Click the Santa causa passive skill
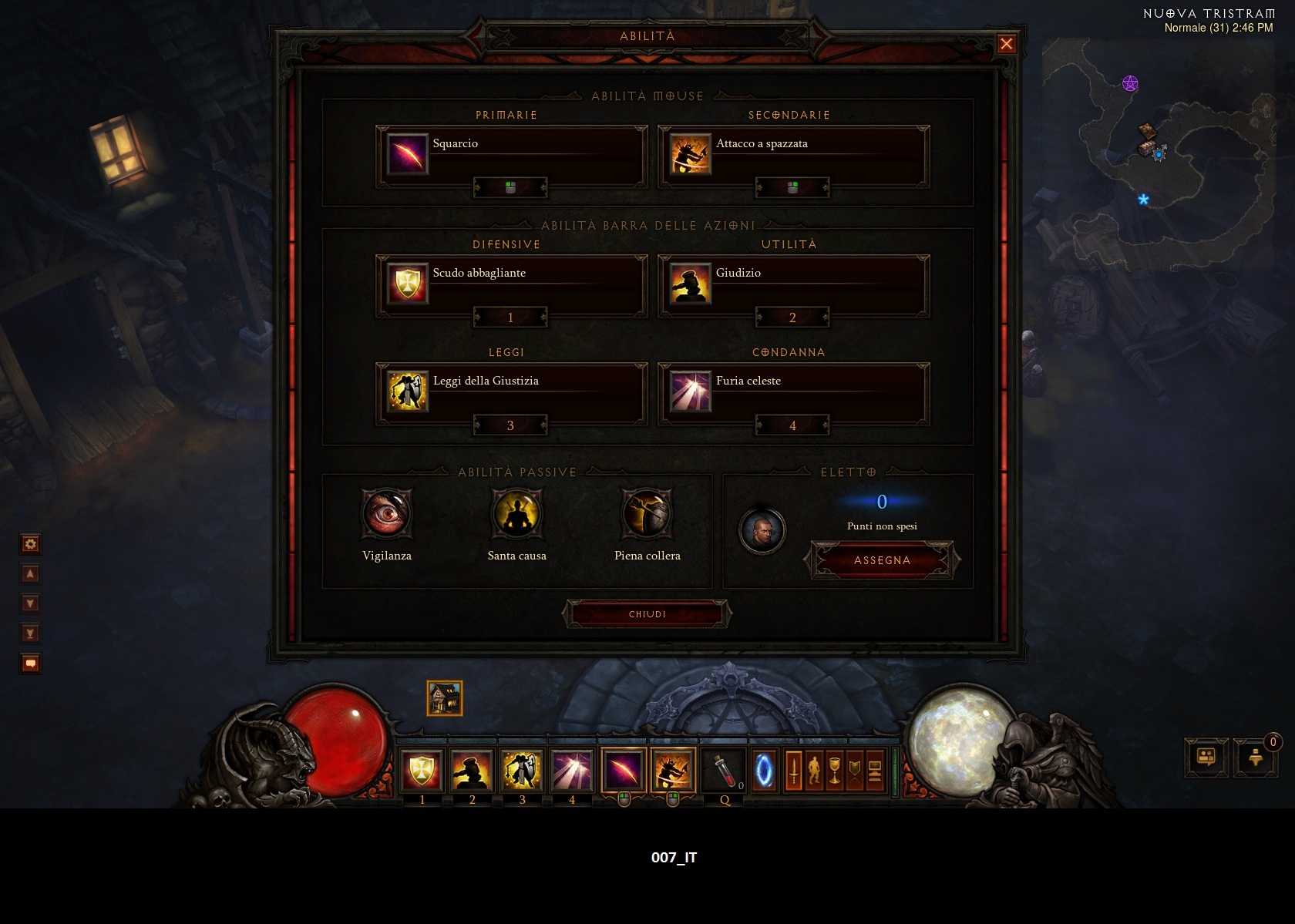Image resolution: width=1295 pixels, height=924 pixels. (517, 514)
